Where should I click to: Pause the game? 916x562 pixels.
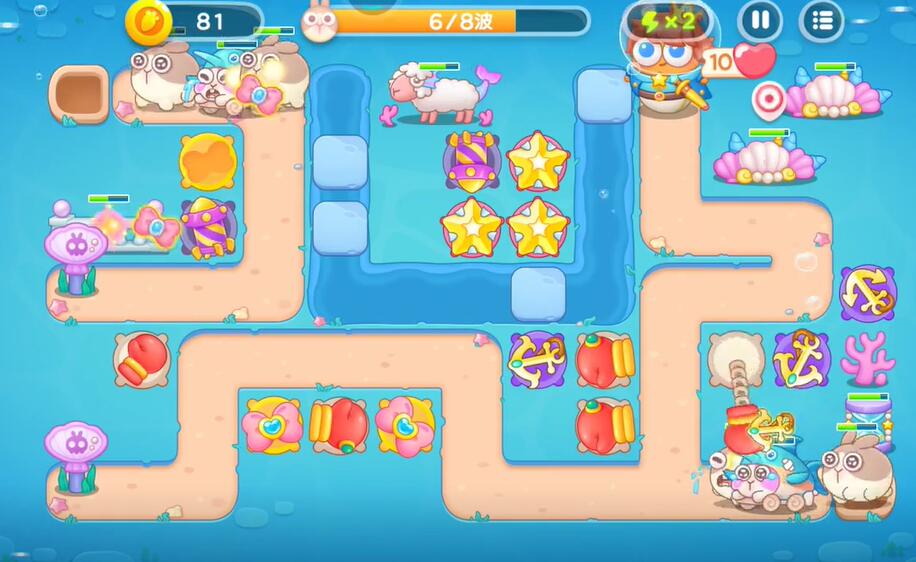pos(760,20)
